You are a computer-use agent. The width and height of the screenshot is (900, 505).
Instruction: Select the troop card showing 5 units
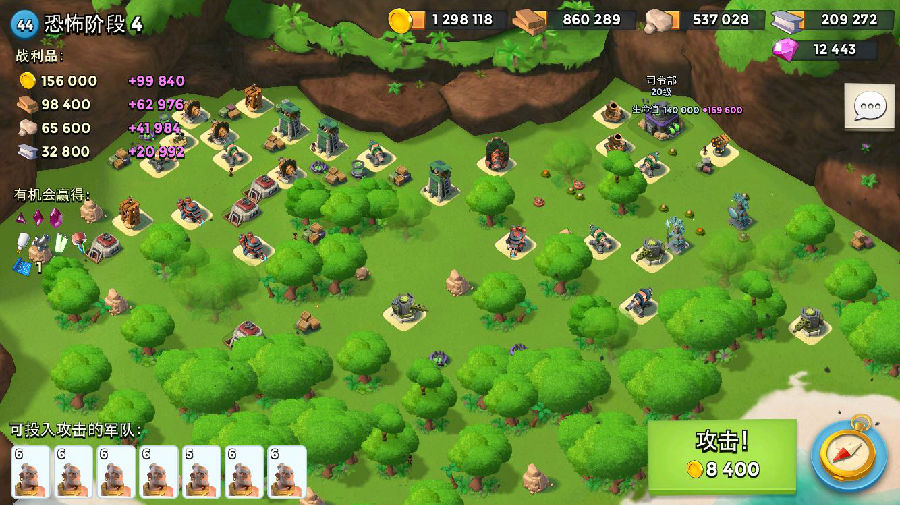tap(201, 471)
